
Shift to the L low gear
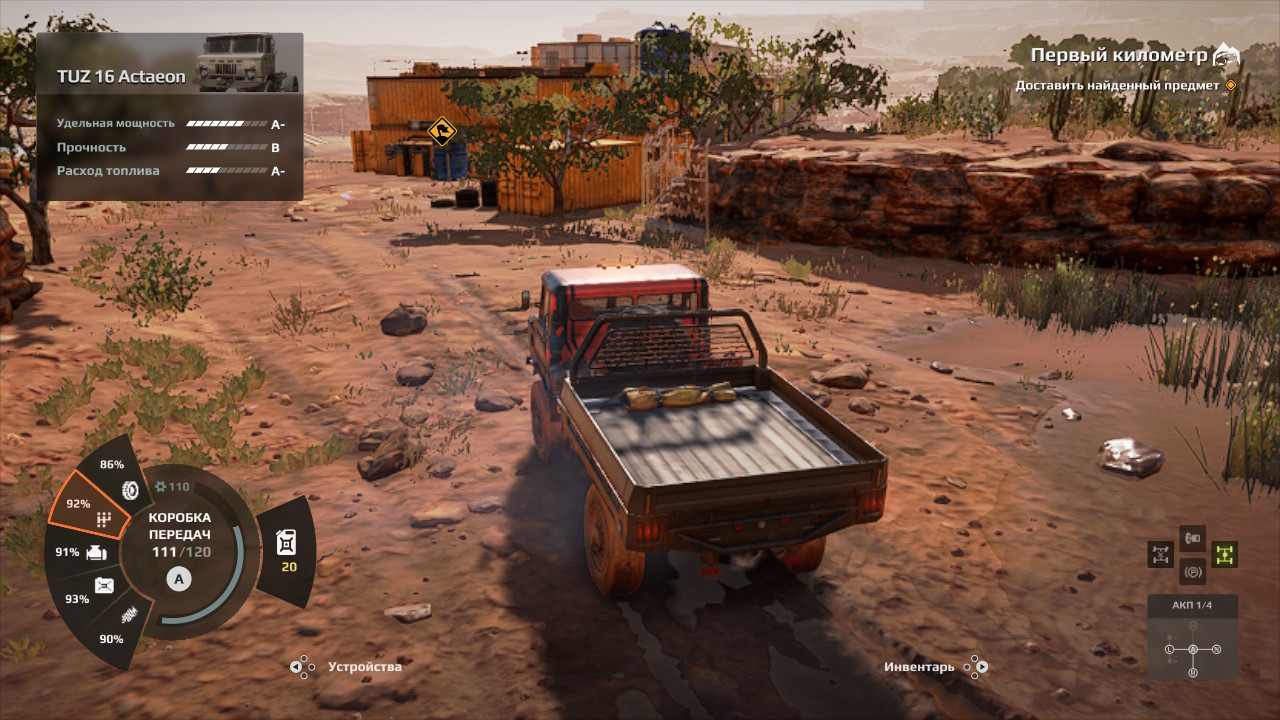[1168, 650]
